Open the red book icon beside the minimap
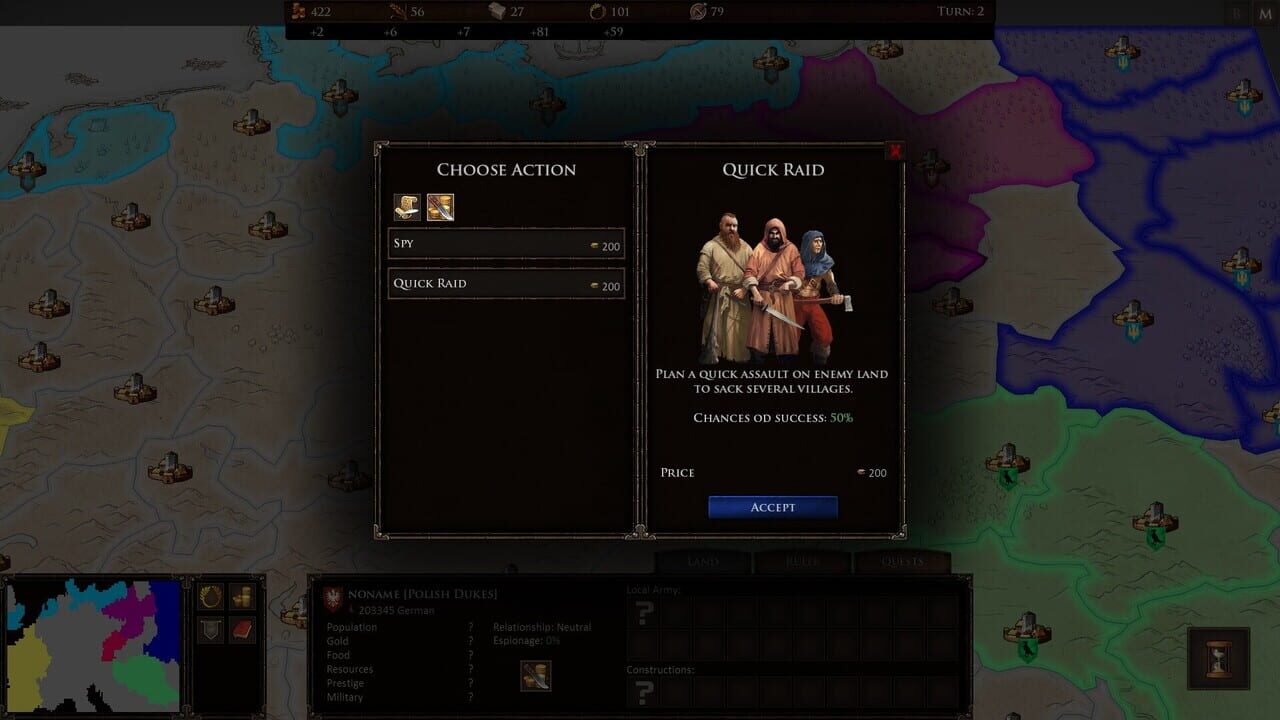Viewport: 1280px width, 720px height. 240,628
